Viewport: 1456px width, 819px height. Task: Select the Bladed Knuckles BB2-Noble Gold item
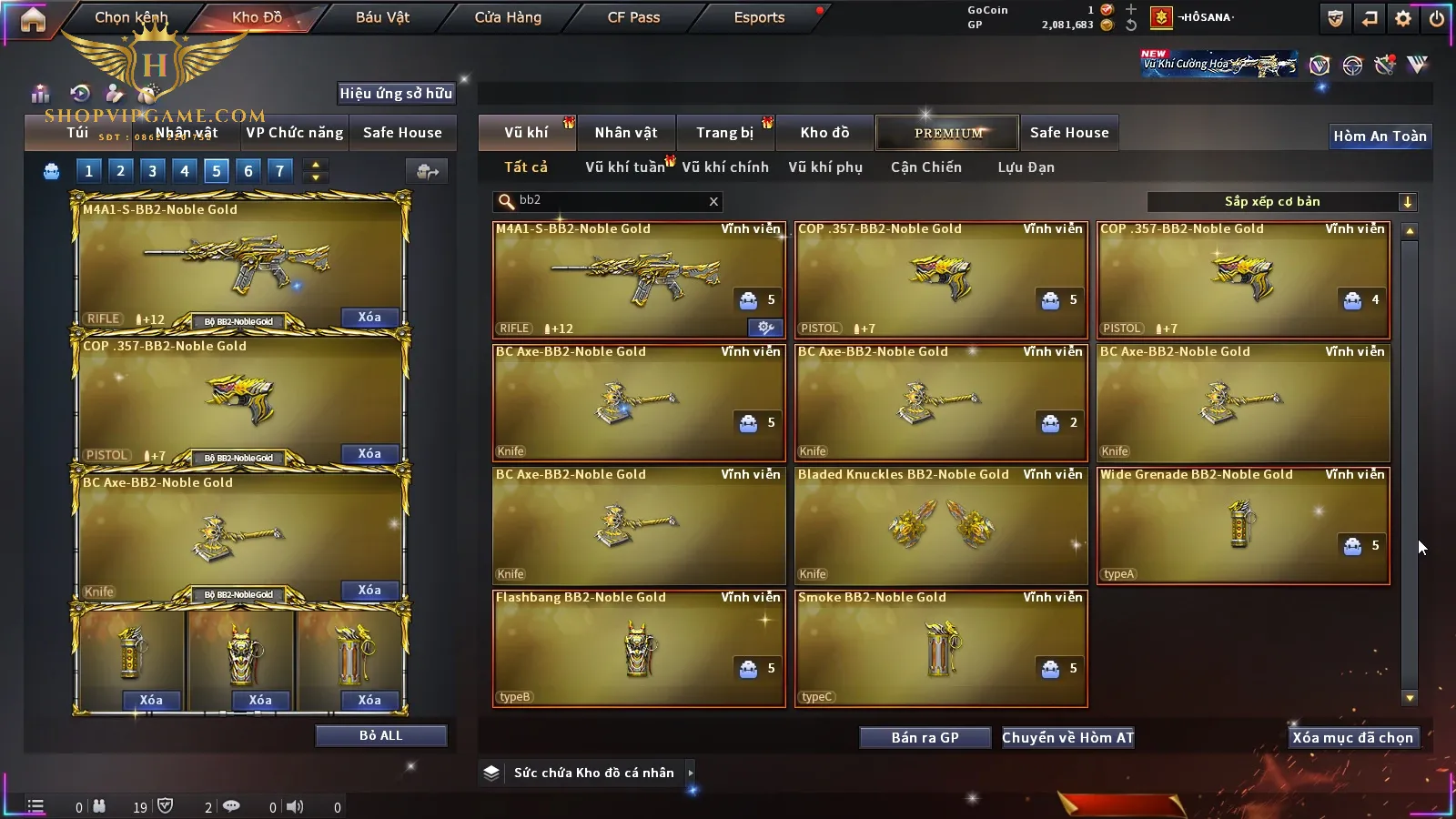(941, 525)
